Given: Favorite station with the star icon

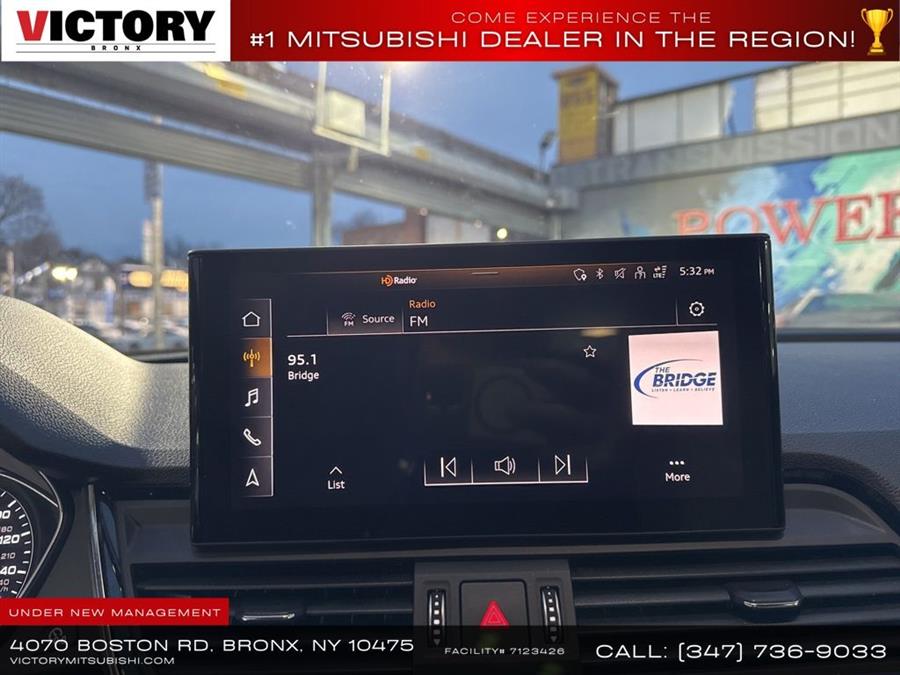Looking at the screenshot, I should point(590,351).
